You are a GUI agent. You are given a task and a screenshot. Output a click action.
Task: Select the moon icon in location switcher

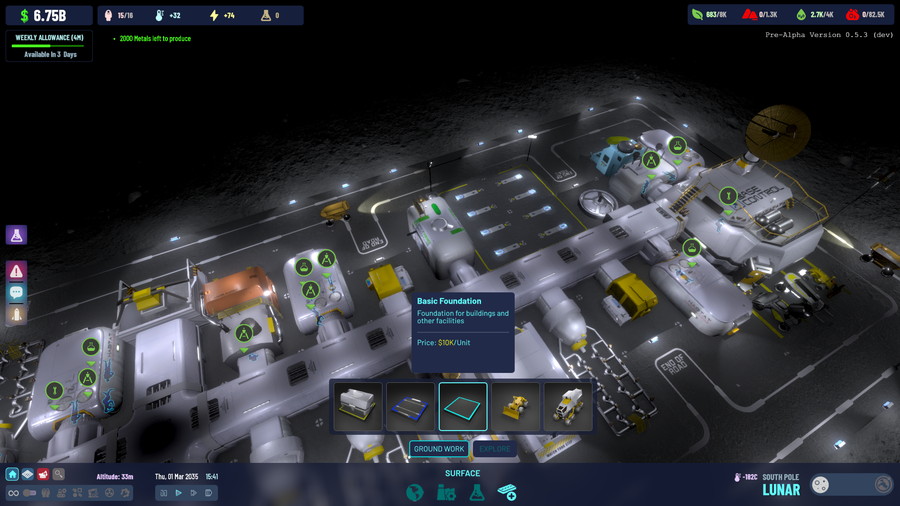pos(820,485)
